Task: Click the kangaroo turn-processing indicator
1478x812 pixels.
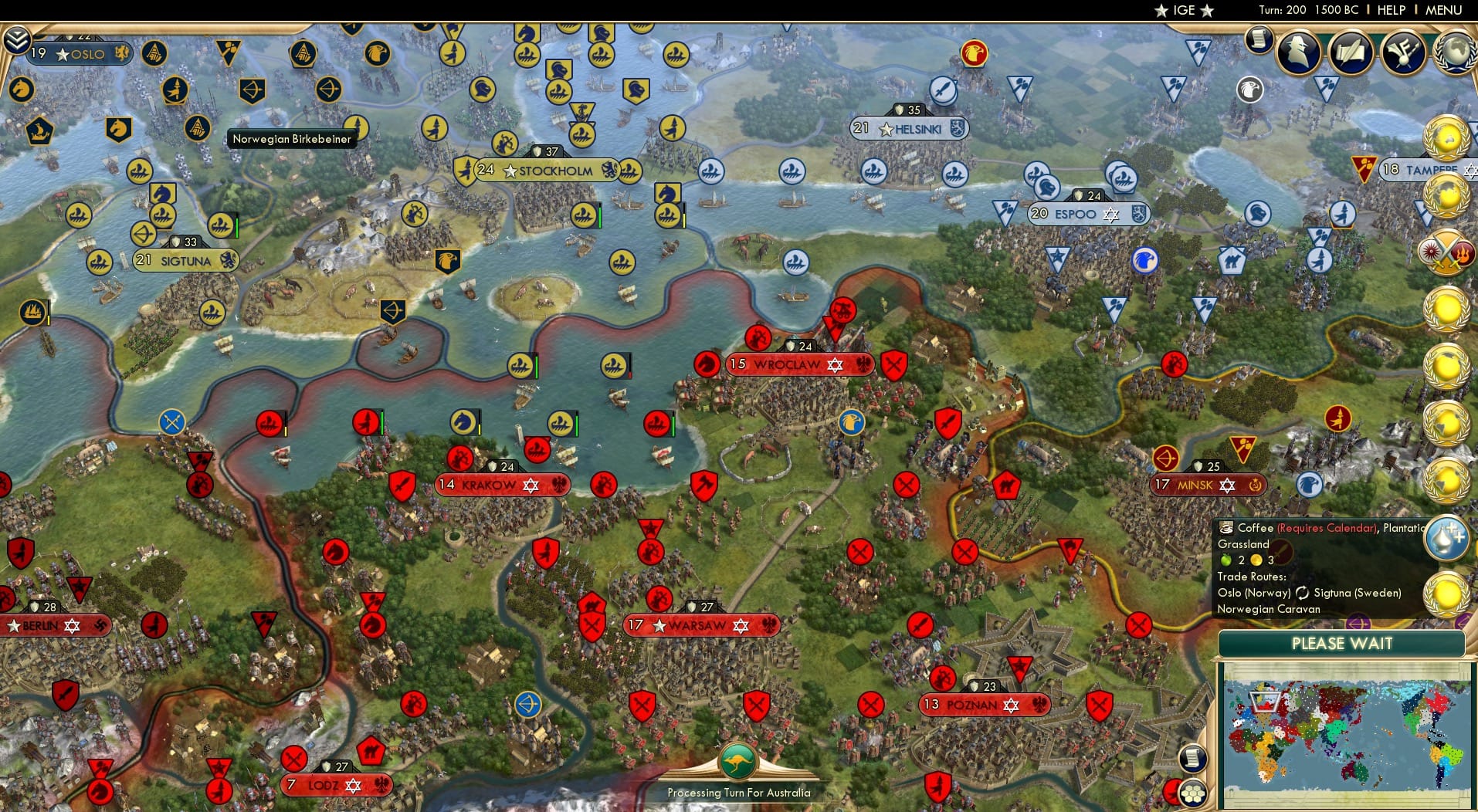Action: 739,759
